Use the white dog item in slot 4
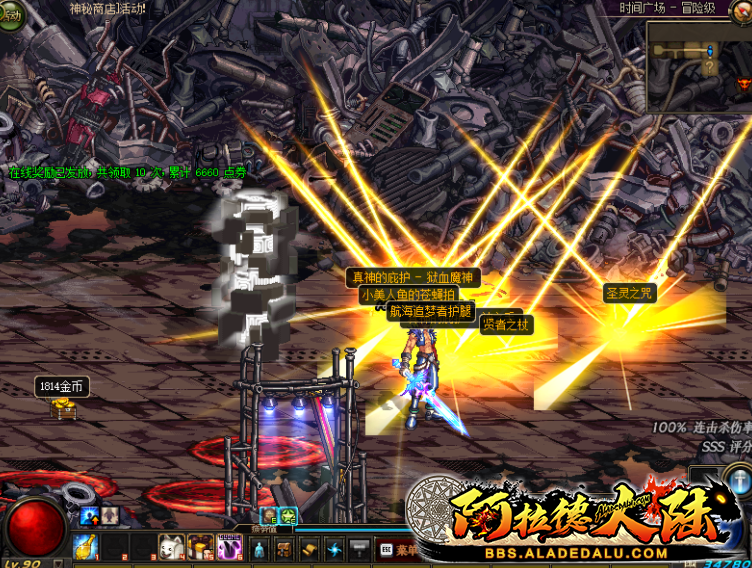Image resolution: width=752 pixels, height=568 pixels. [x=171, y=548]
